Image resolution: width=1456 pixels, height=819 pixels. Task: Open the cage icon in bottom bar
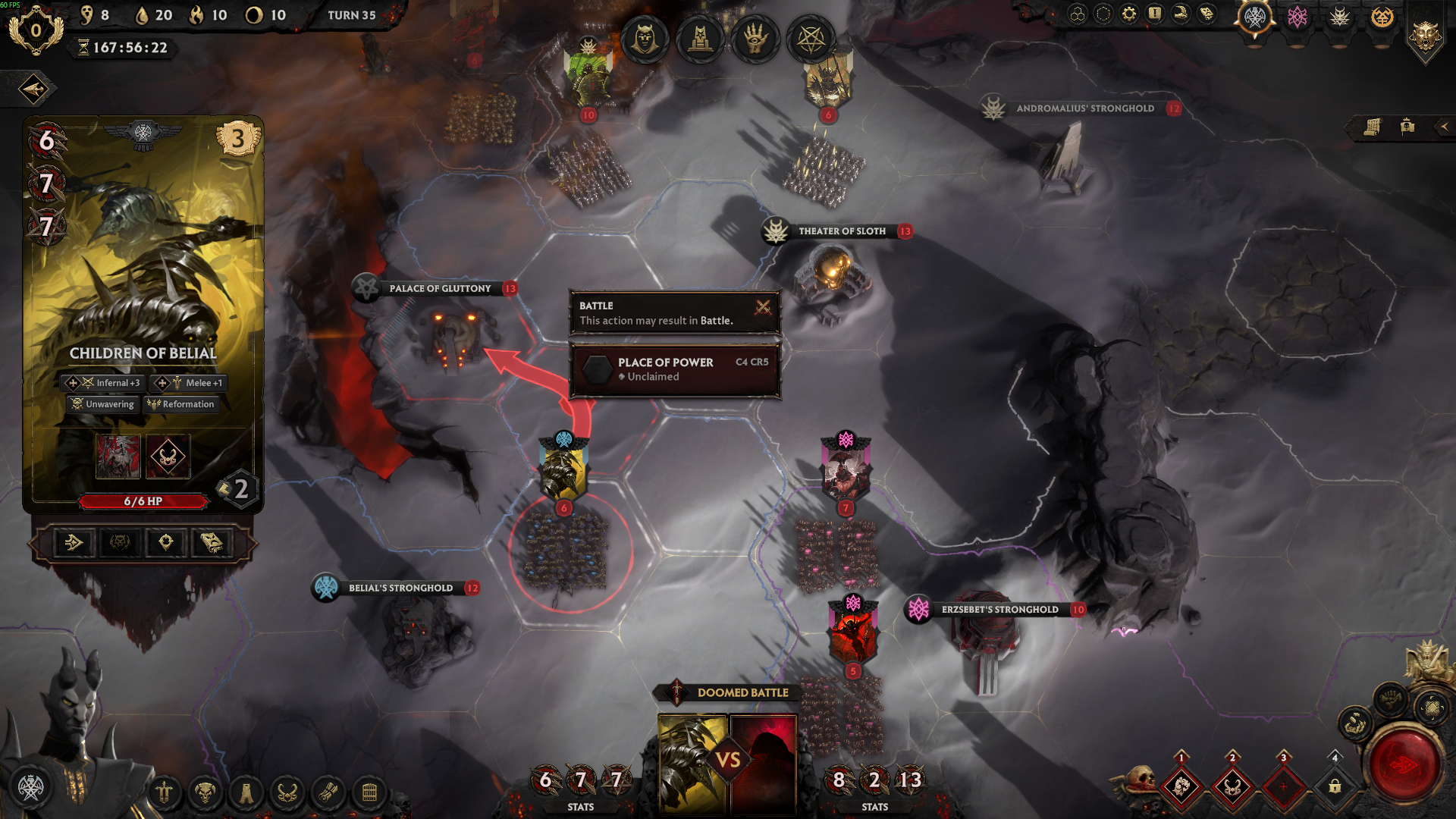[x=369, y=793]
